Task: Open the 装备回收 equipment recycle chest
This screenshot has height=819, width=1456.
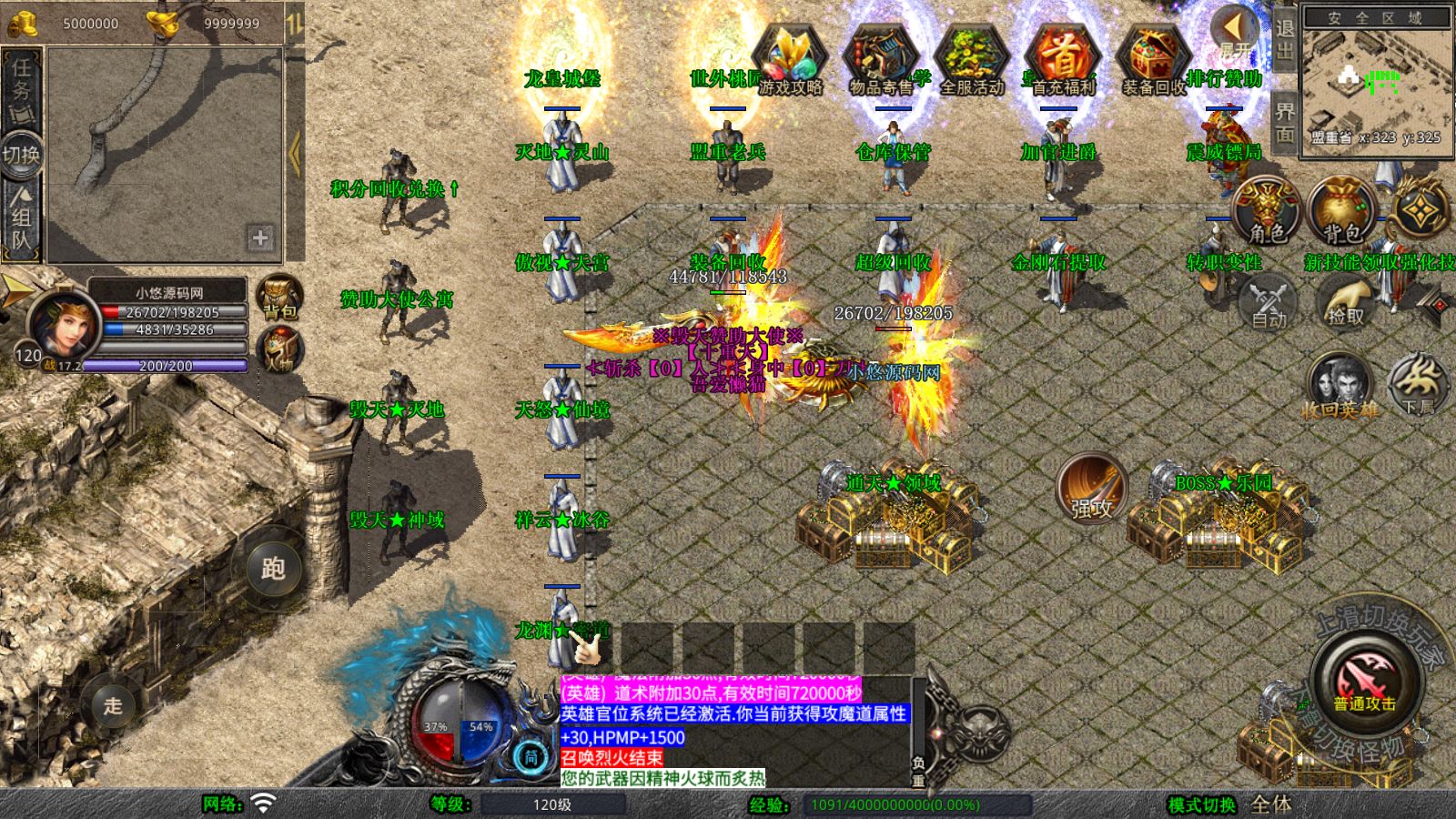Action: point(1153,60)
